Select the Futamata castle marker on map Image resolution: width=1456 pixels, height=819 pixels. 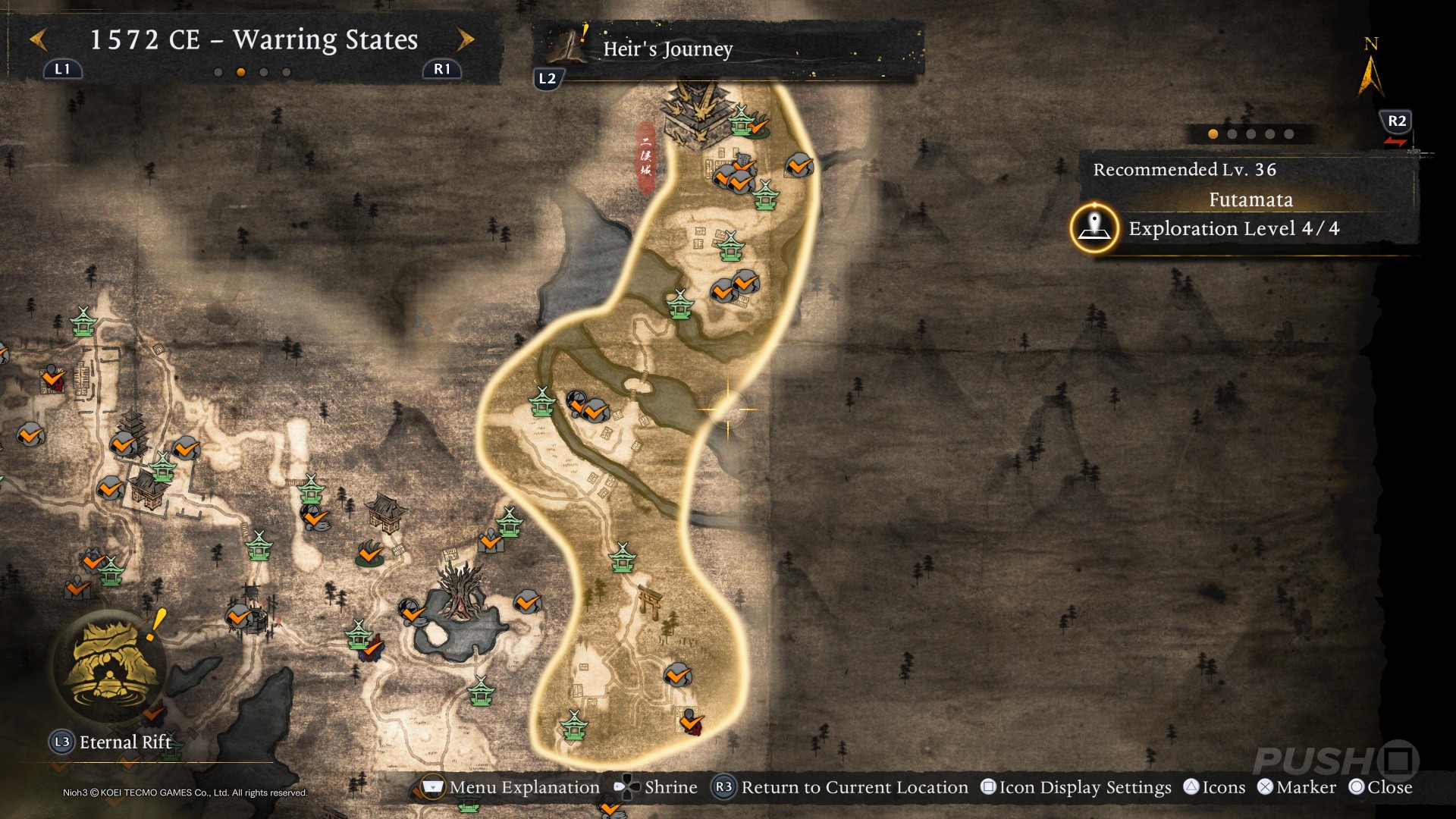(696, 114)
